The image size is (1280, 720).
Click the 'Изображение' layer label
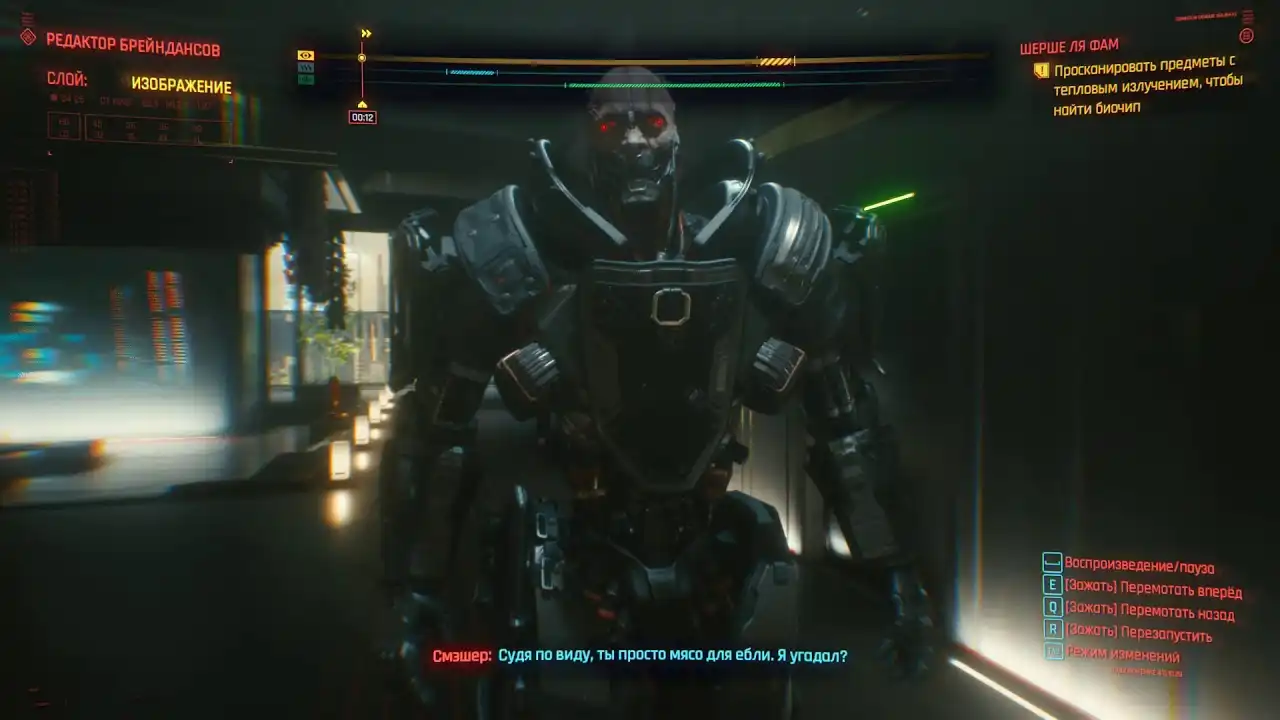point(181,86)
